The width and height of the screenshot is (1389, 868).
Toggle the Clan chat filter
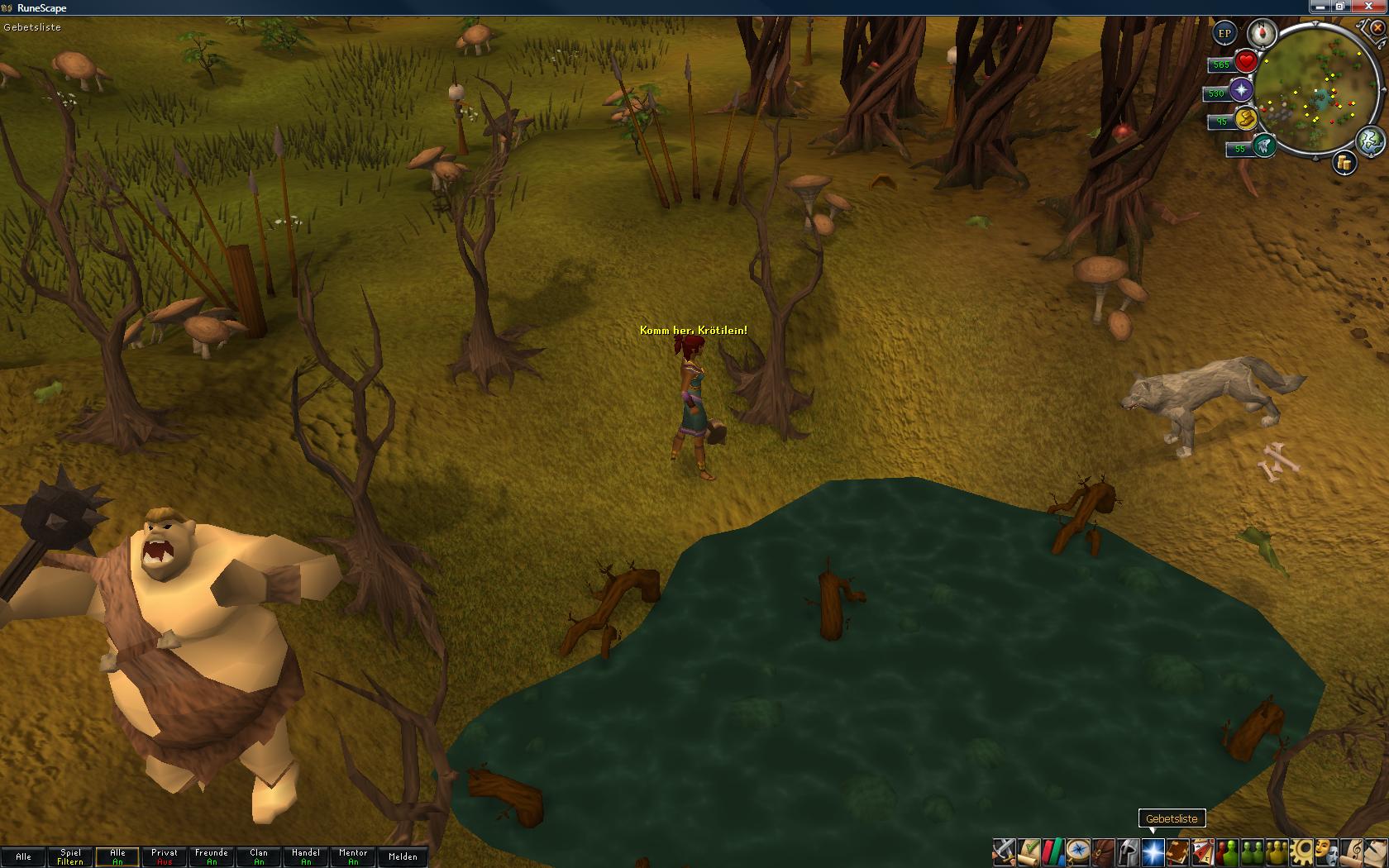[259, 856]
